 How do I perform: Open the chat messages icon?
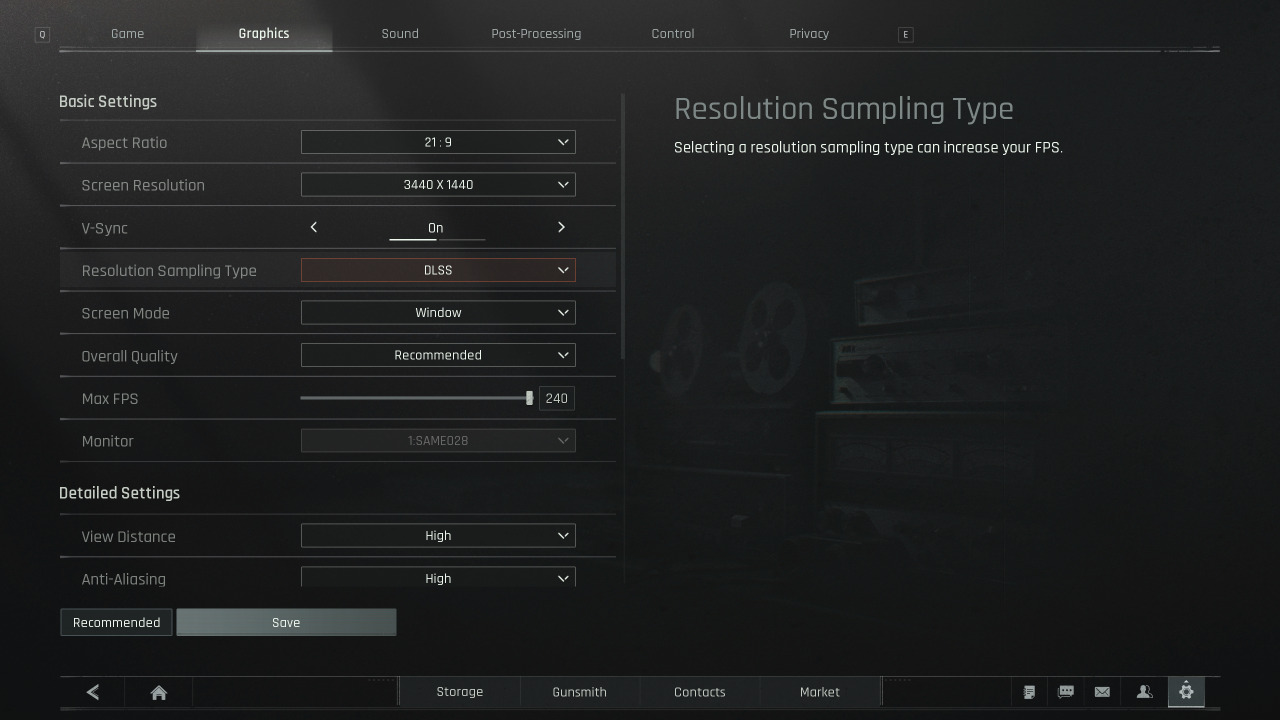click(1066, 691)
